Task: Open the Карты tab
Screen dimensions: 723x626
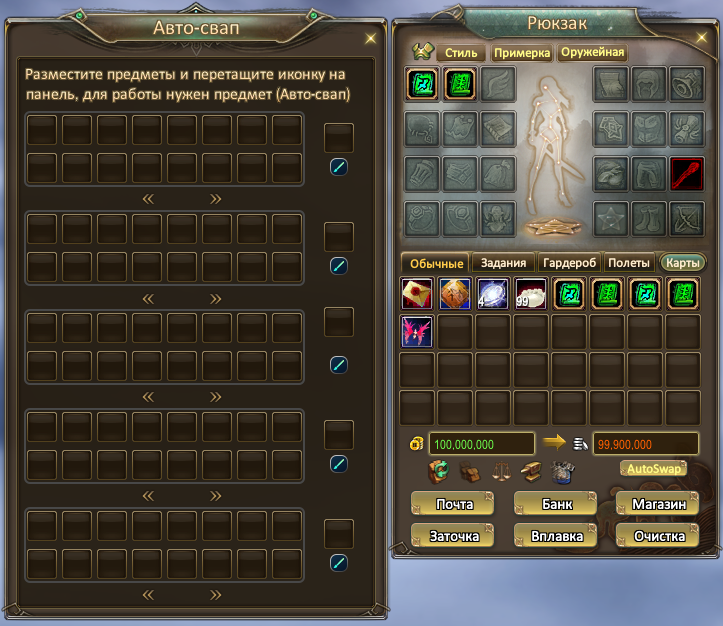Action: click(682, 263)
